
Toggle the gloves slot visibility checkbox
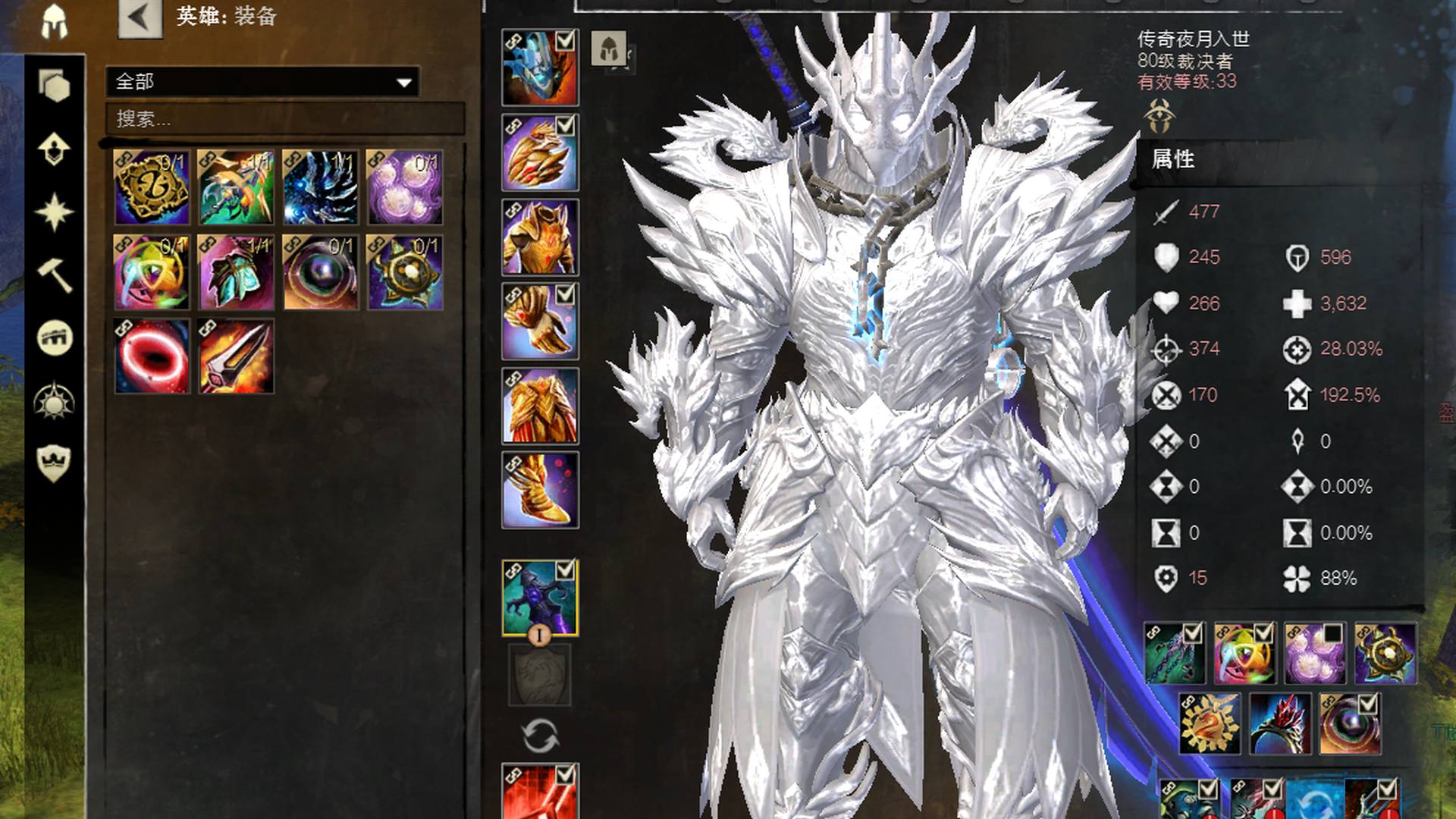point(565,294)
